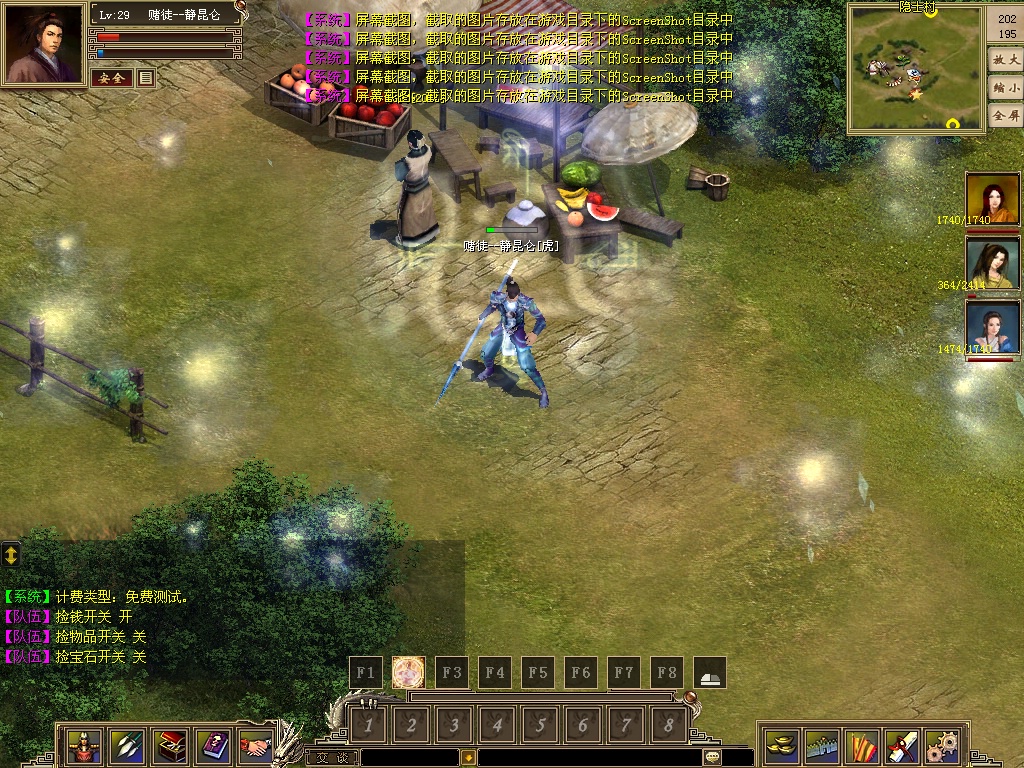Screen dimensions: 1024x768
Task: Click the player portrait in the corner
Action: point(44,45)
